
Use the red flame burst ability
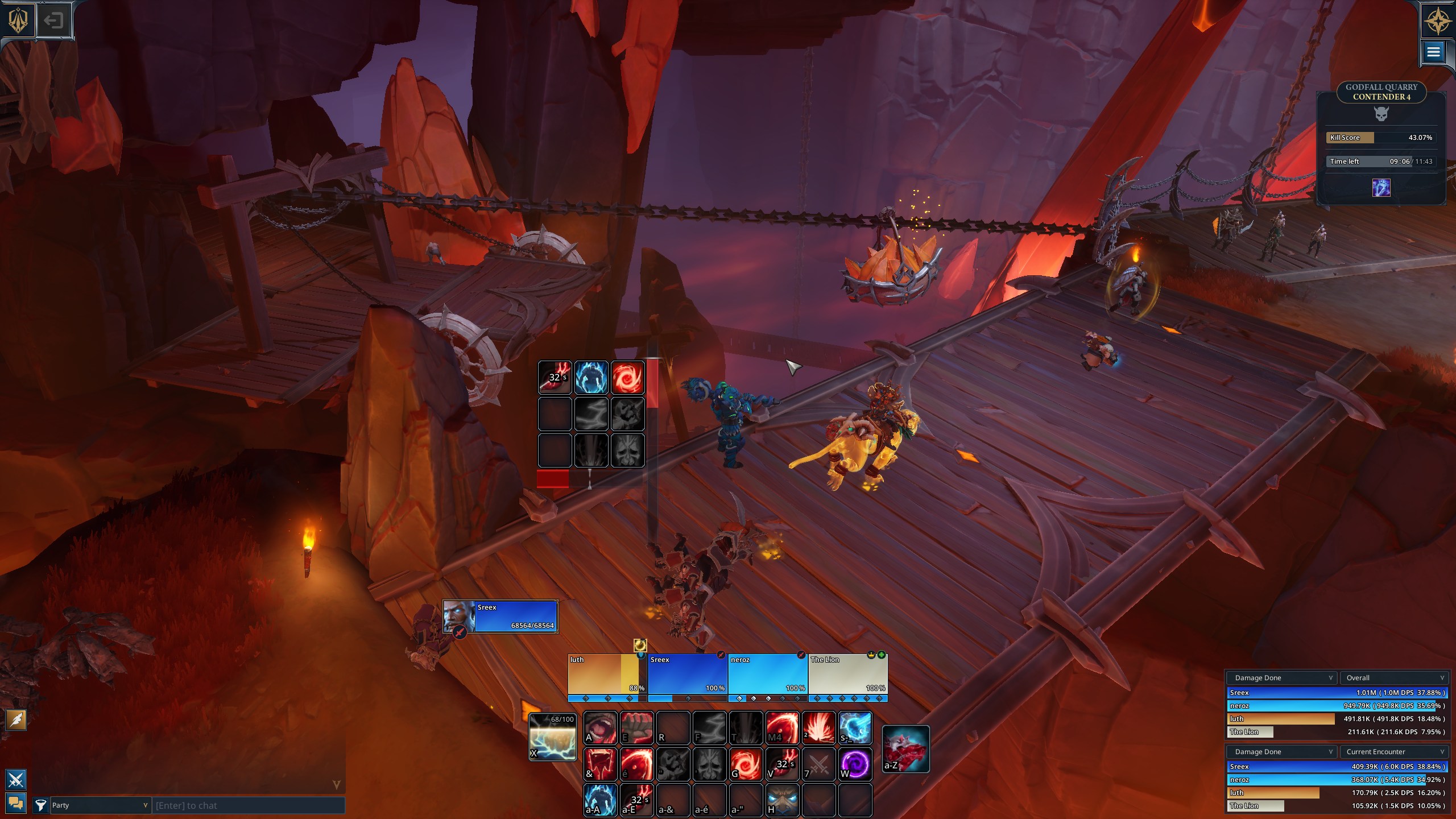(x=818, y=727)
